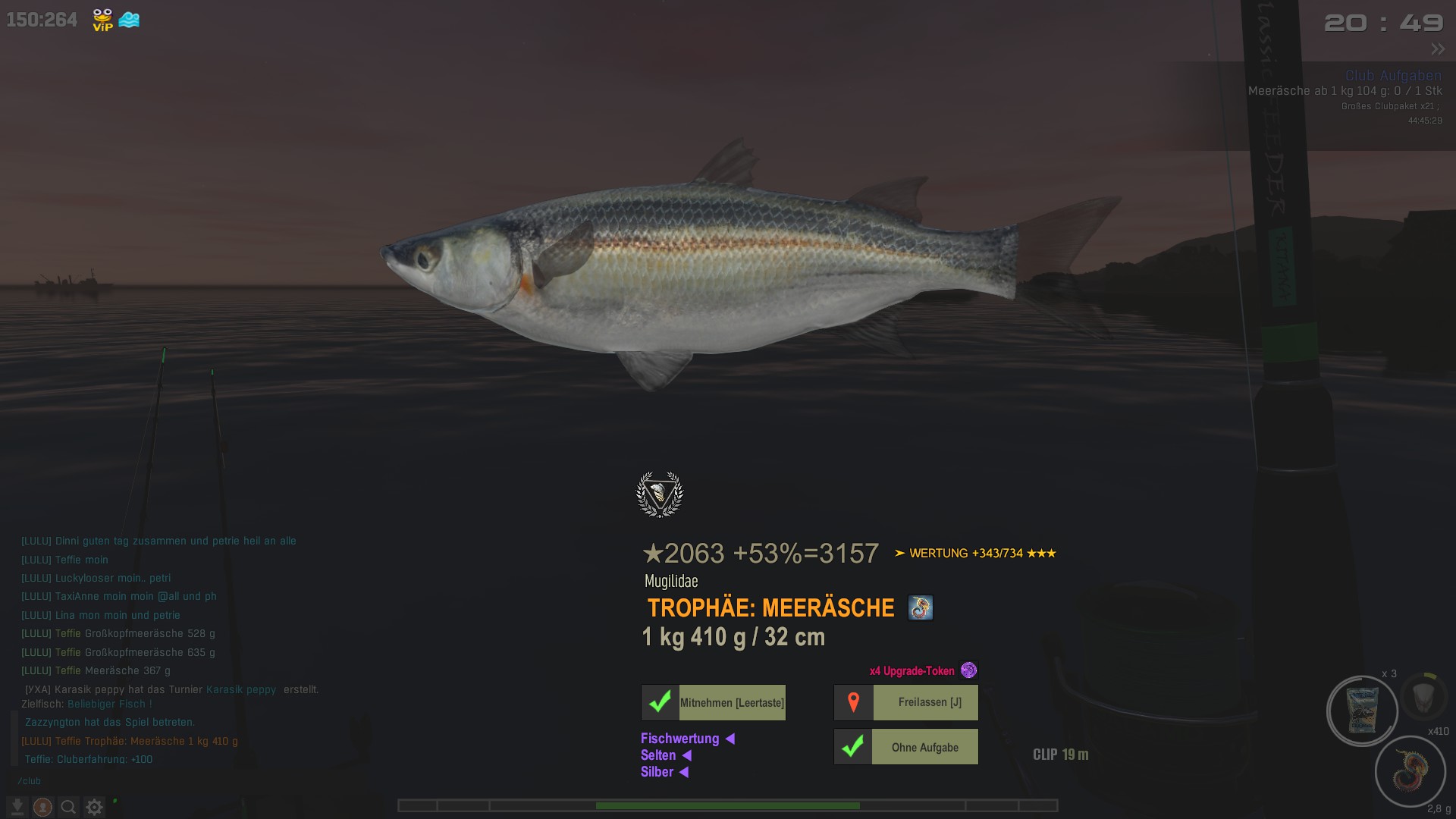Open the Club Aufgaben task tracker
The height and width of the screenshot is (819, 1456).
coord(1393,76)
